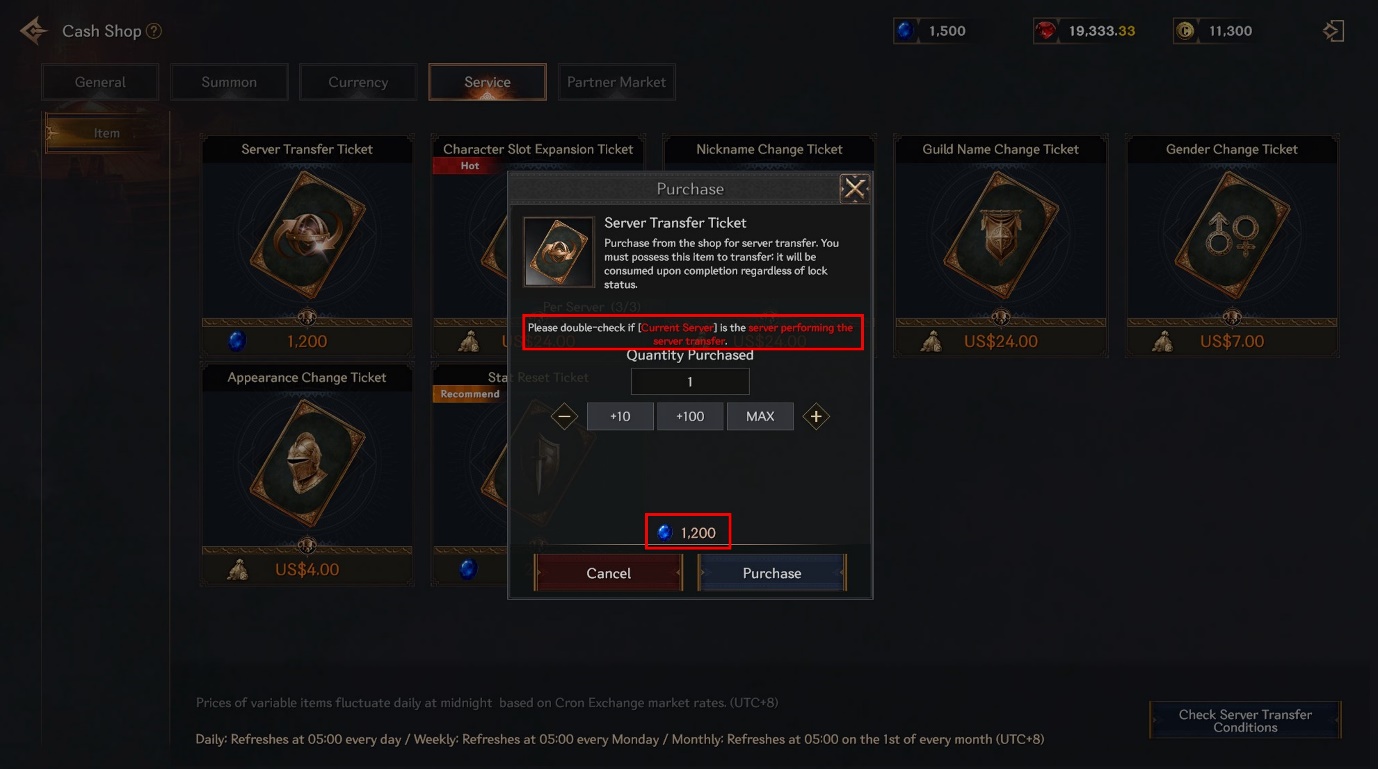Switch to the General tab
Screen dimensions: 1378x769
[x=100, y=82]
